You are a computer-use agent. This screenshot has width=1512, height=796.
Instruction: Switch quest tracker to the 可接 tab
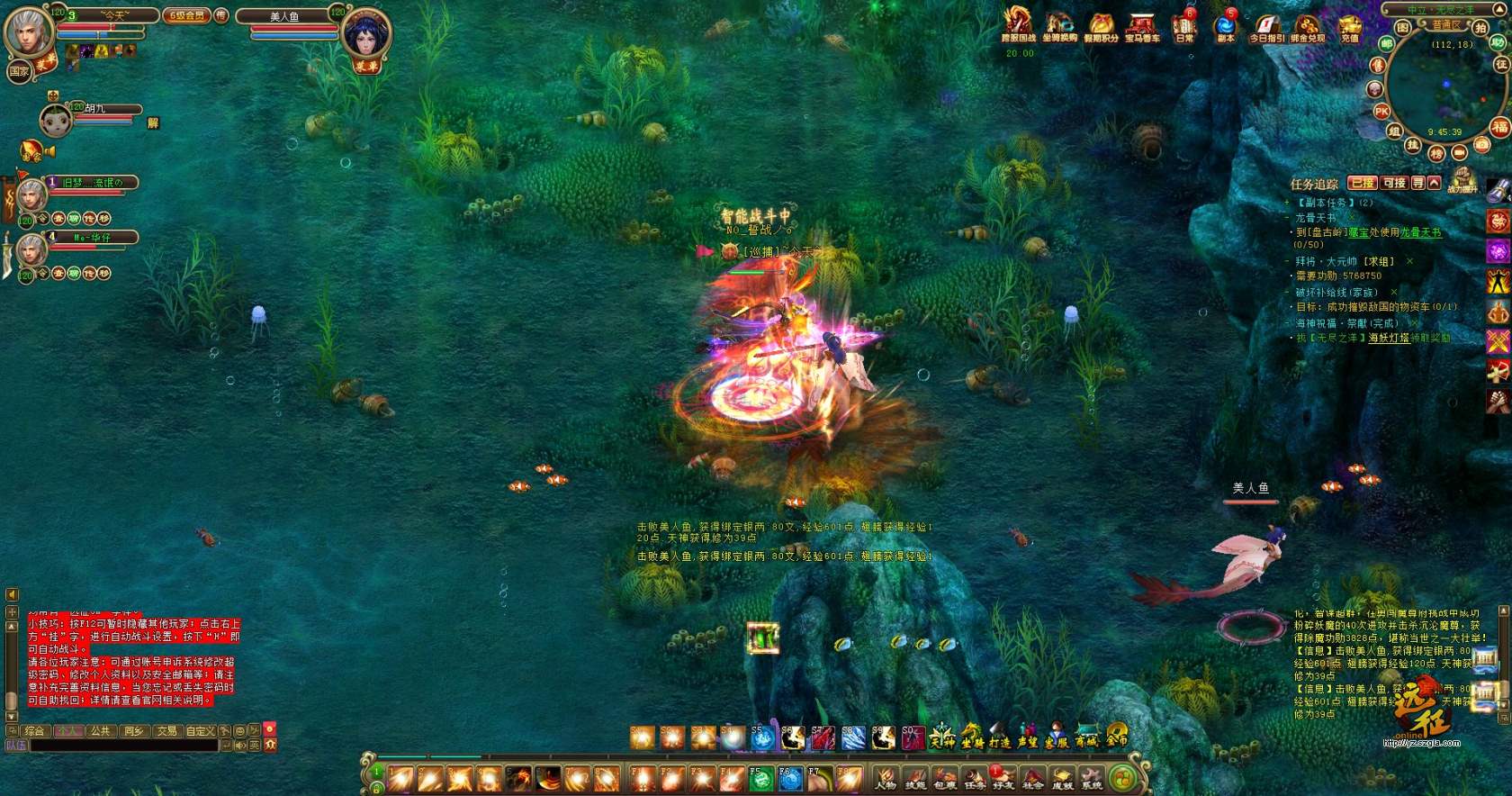pyautogui.click(x=1394, y=183)
